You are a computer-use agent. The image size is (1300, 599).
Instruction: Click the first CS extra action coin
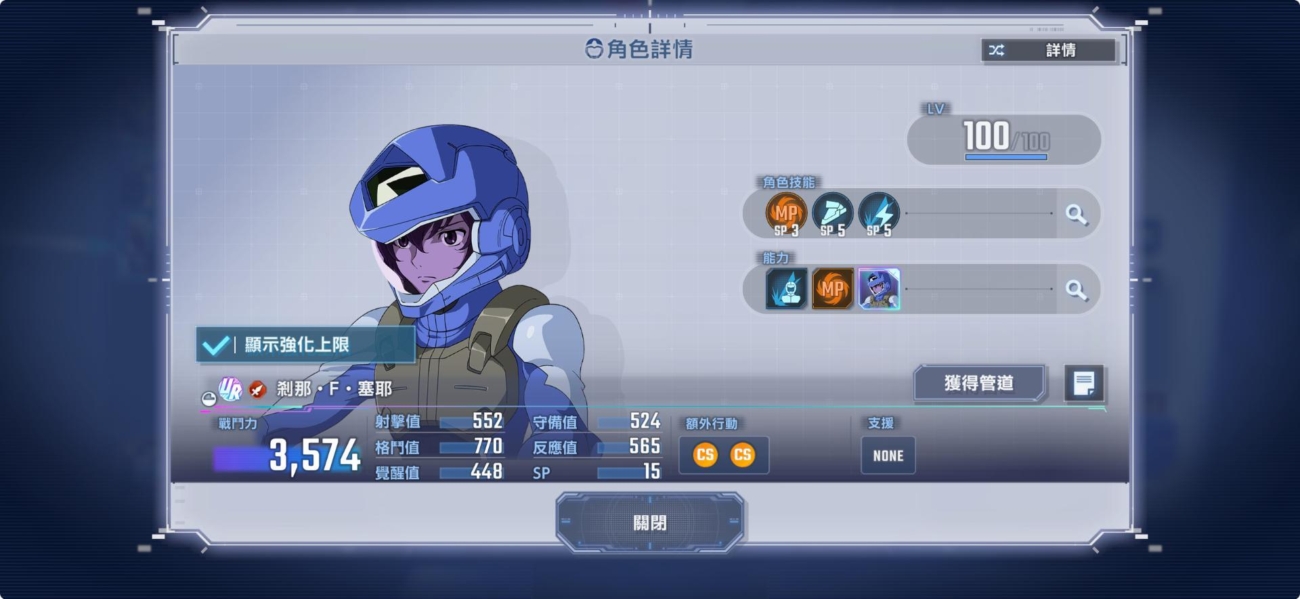(x=705, y=455)
